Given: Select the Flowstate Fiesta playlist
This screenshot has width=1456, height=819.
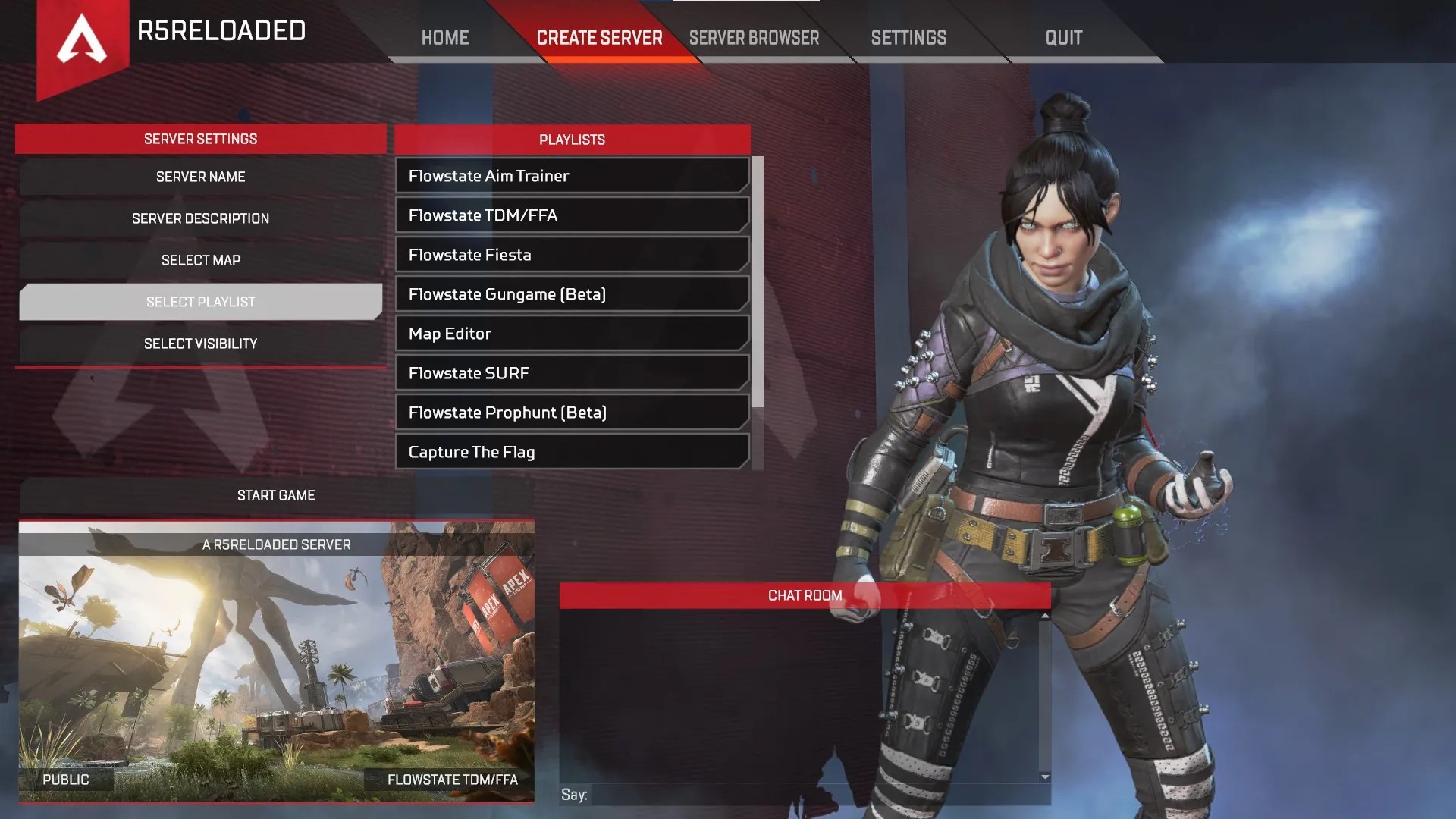Looking at the screenshot, I should pyautogui.click(x=571, y=255).
